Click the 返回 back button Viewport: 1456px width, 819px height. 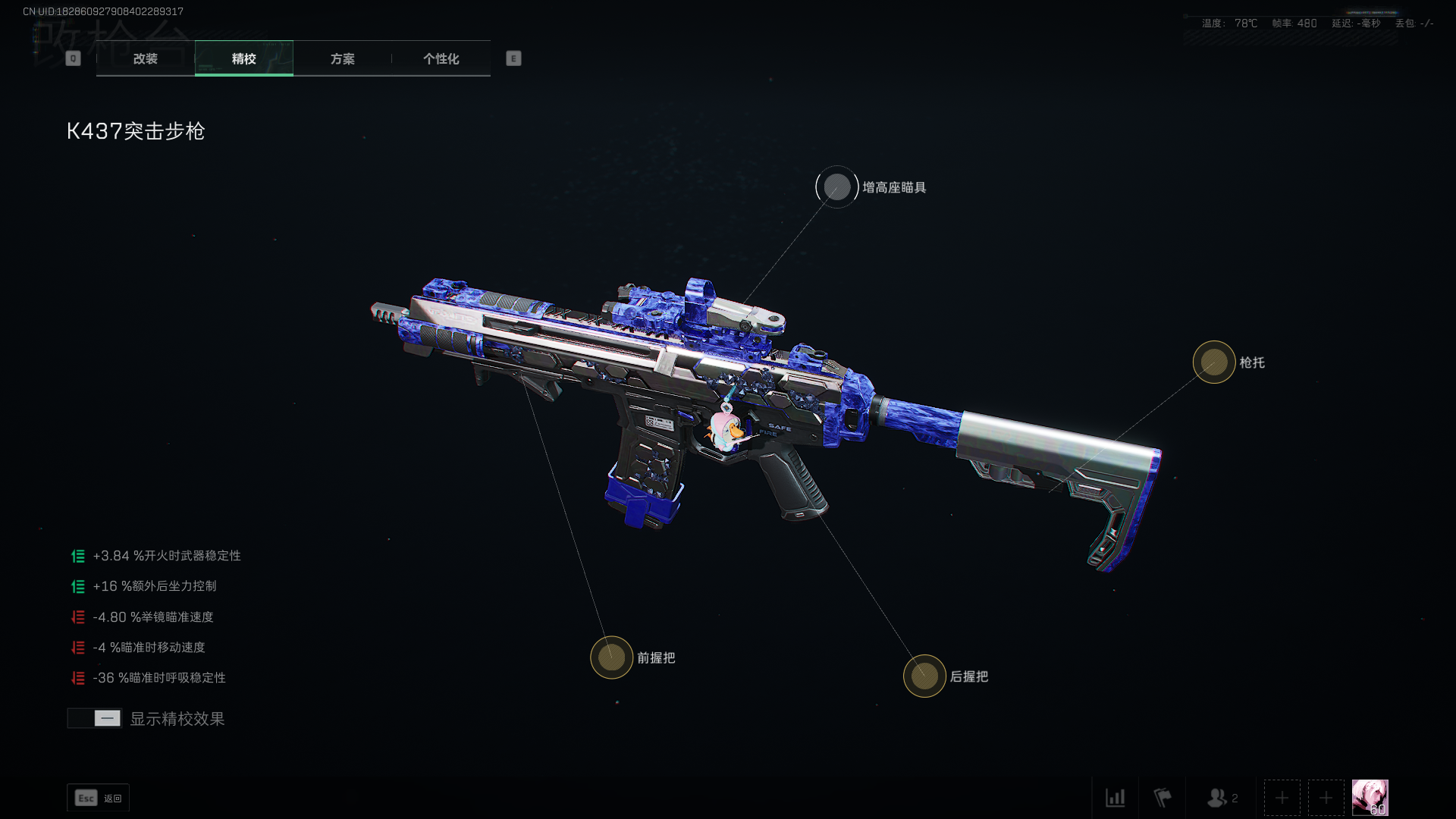[x=98, y=798]
